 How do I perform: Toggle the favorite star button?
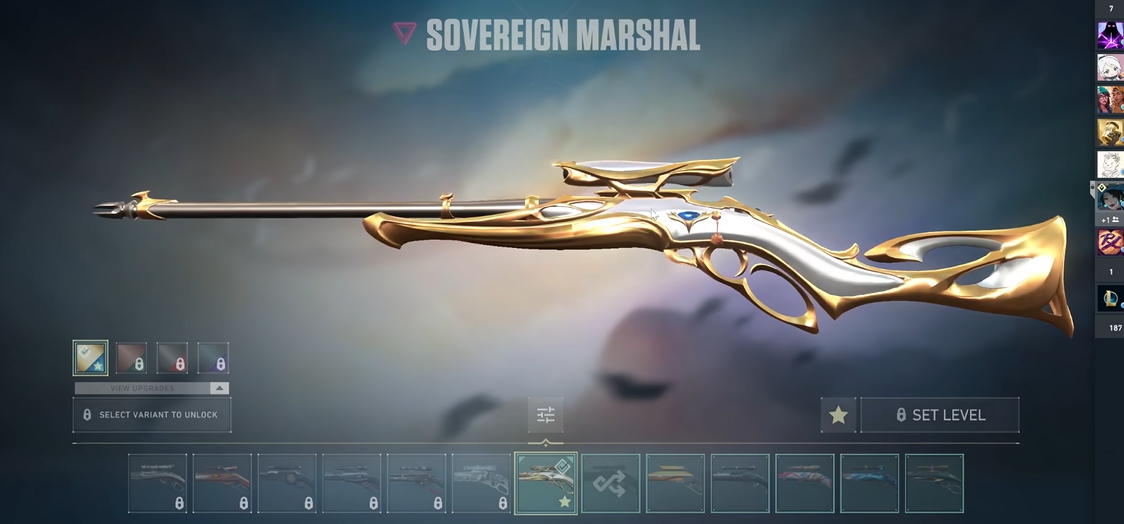(838, 415)
